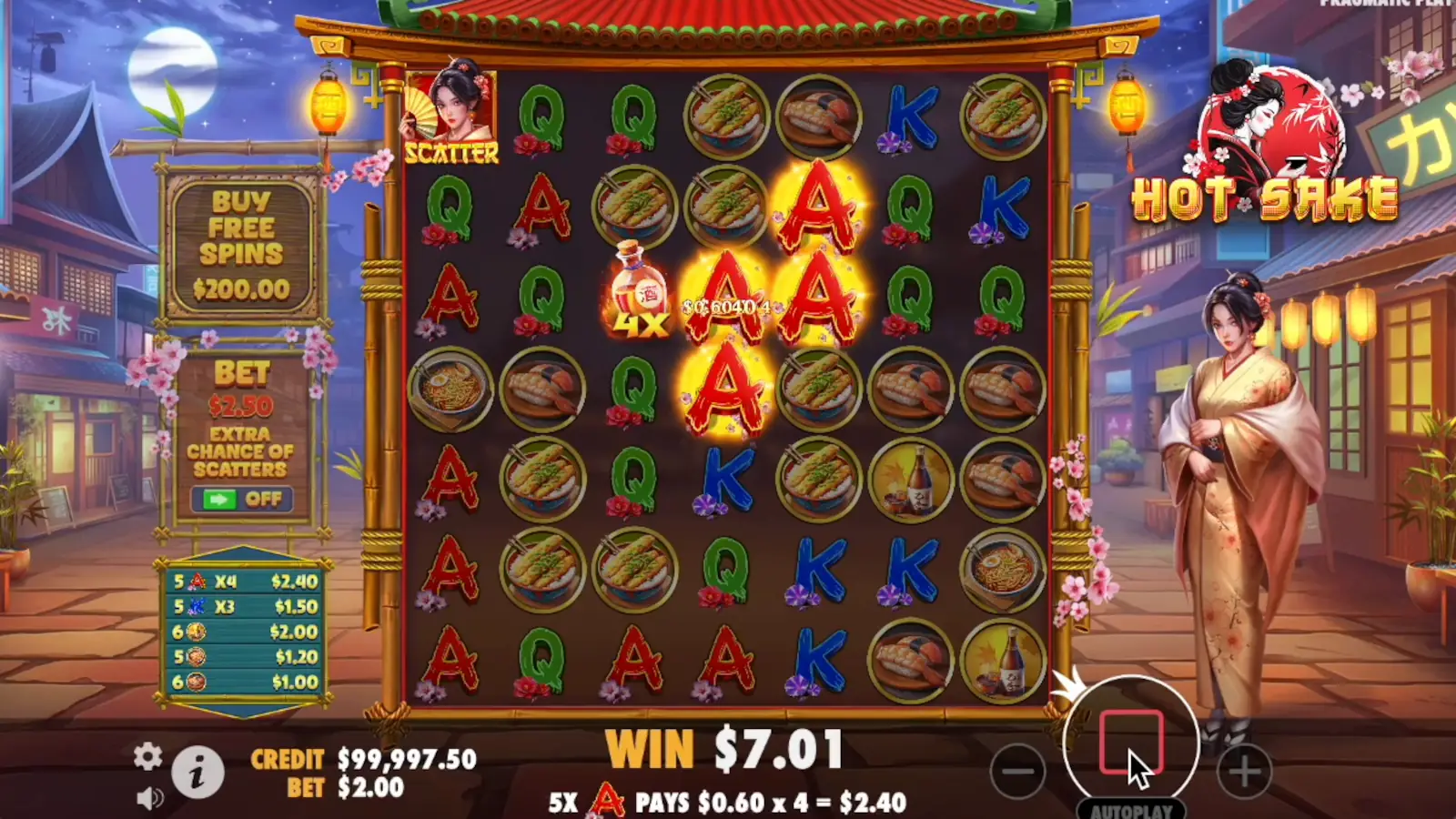Image resolution: width=1456 pixels, height=819 pixels.
Task: Open the settings gear icon
Action: coord(147,756)
